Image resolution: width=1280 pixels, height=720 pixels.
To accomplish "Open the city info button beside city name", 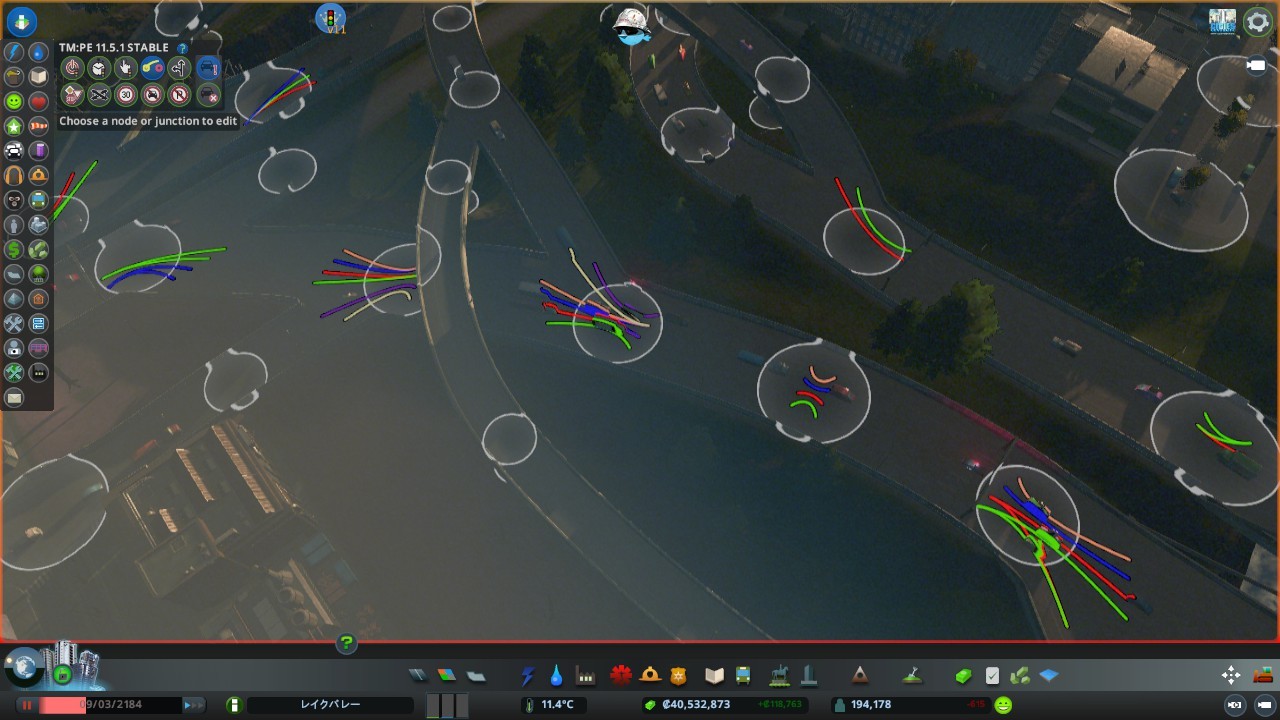I will pos(234,705).
